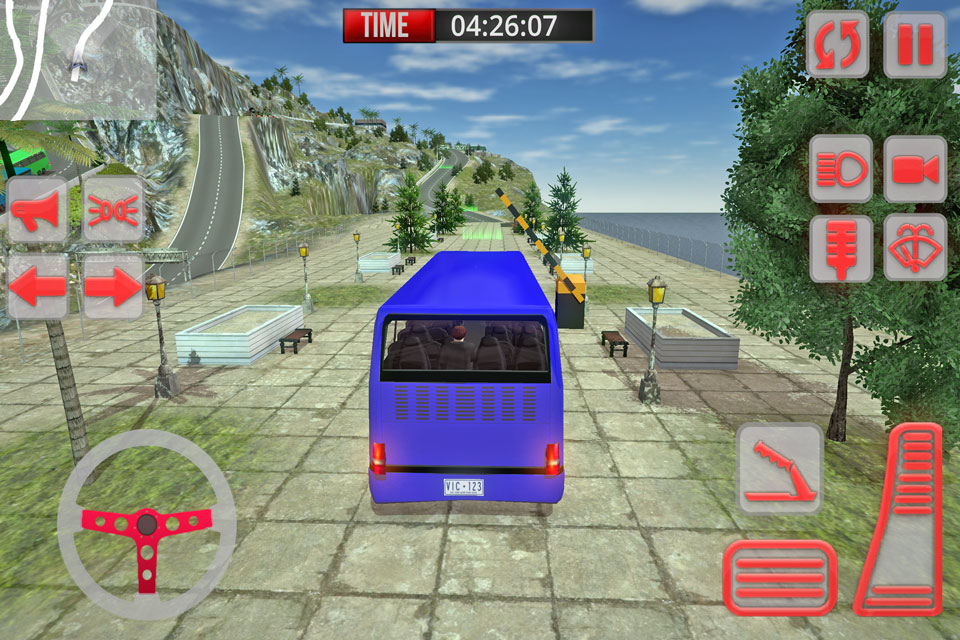Toggle the headlights
Viewport: 960px width, 640px height.
(x=841, y=170)
